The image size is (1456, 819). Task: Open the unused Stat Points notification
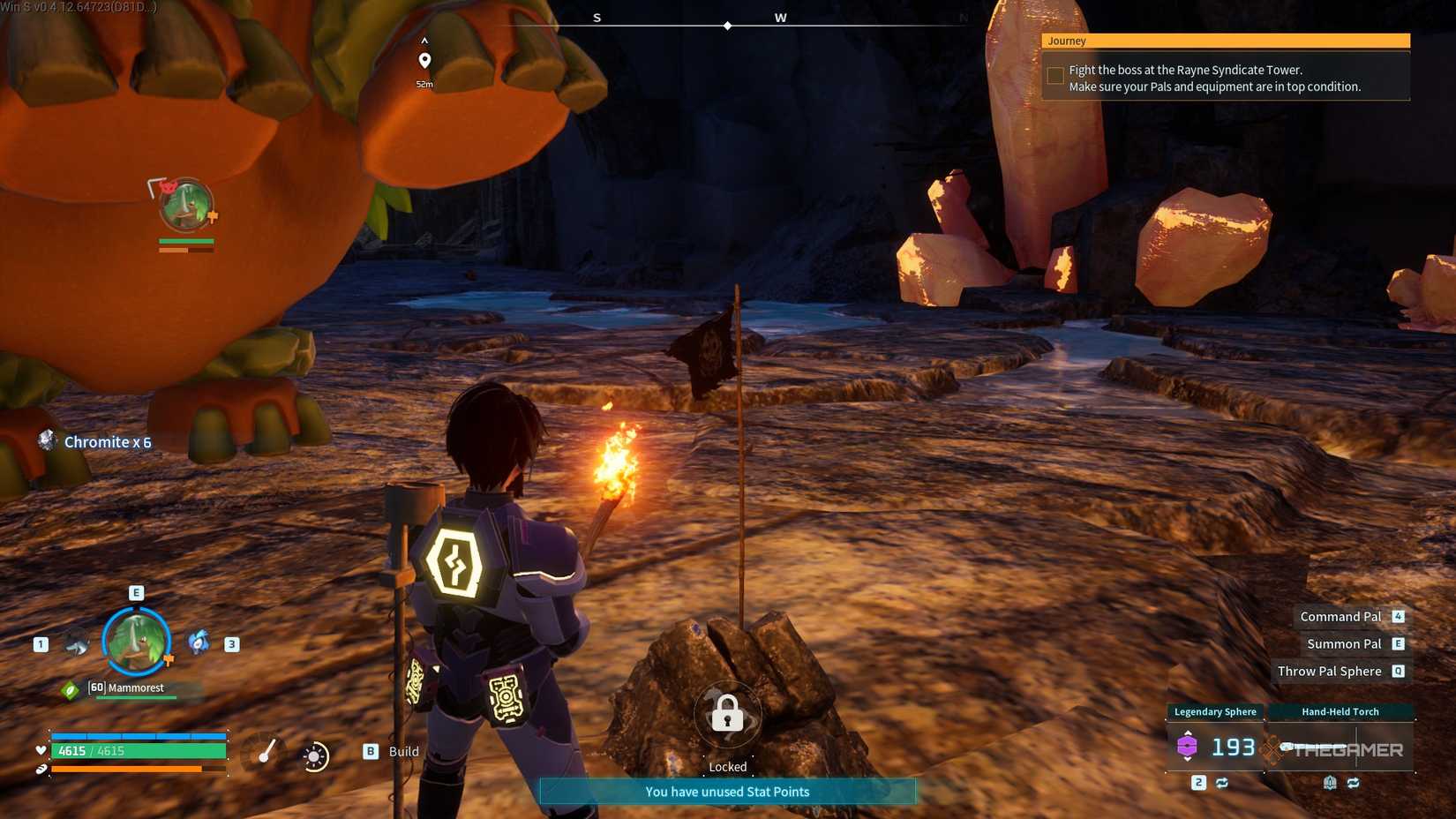[727, 792]
